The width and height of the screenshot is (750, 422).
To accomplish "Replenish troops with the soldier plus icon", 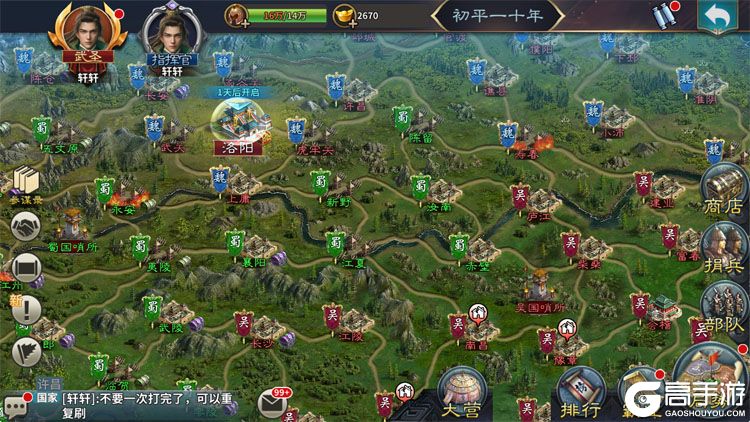I will 238,16.
